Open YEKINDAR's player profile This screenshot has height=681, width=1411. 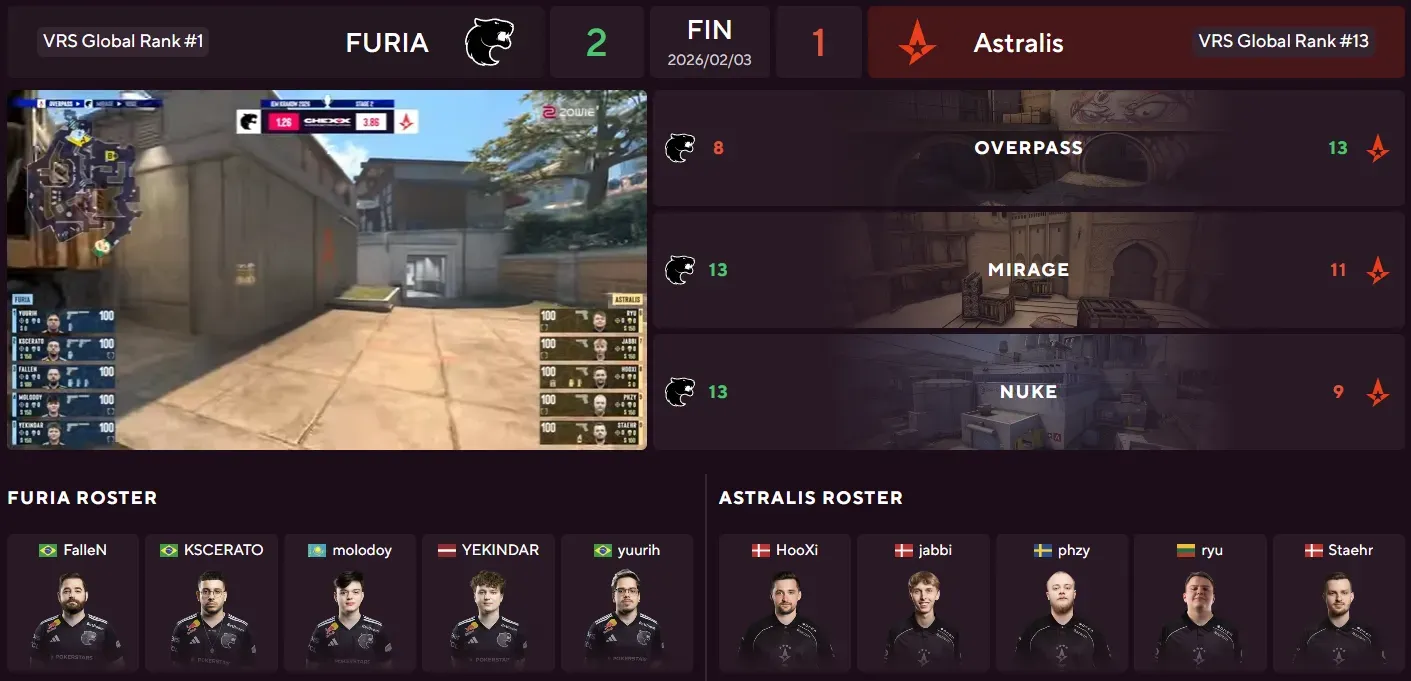[x=488, y=603]
